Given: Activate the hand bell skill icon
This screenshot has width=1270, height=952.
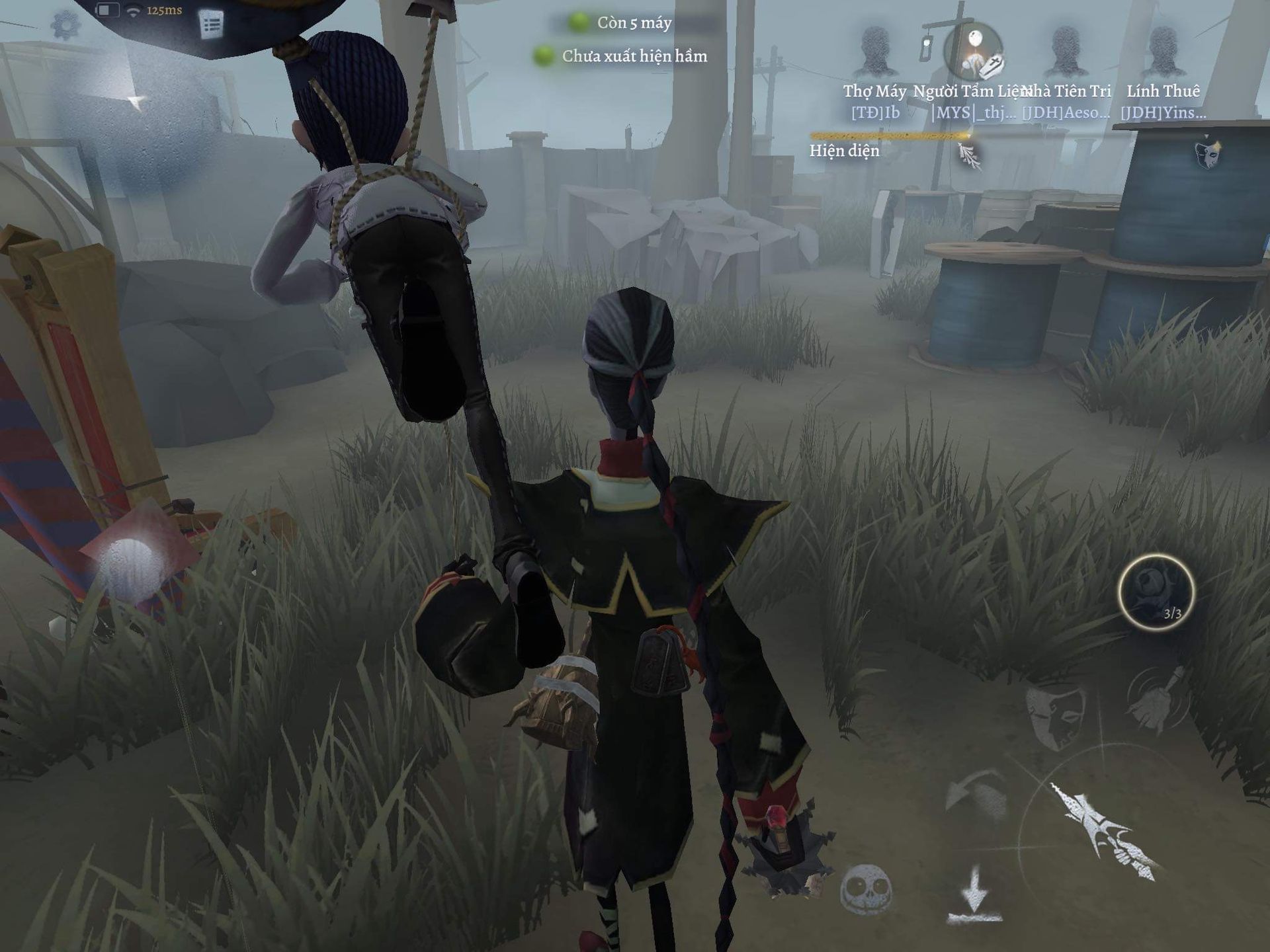Looking at the screenshot, I should (1158, 702).
